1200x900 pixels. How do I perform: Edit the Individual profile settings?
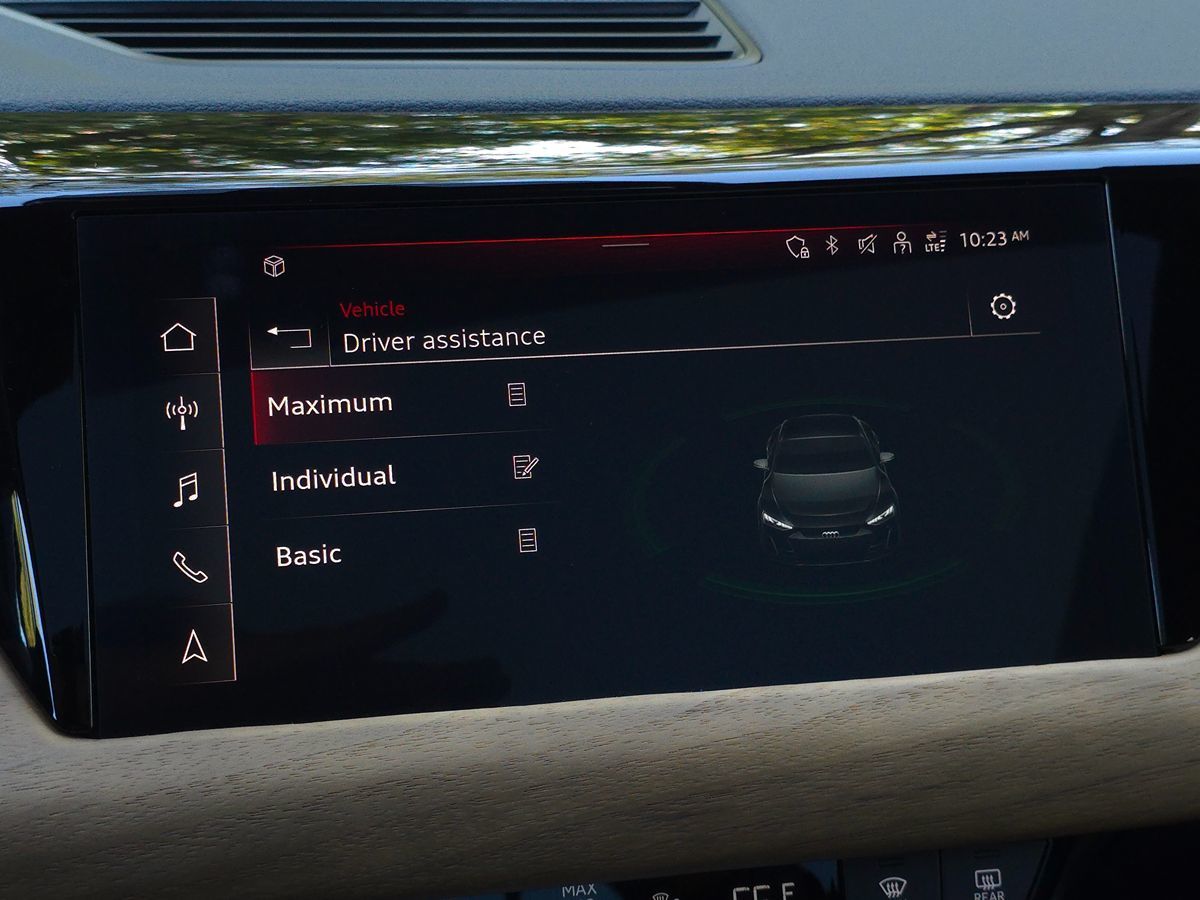click(x=525, y=466)
